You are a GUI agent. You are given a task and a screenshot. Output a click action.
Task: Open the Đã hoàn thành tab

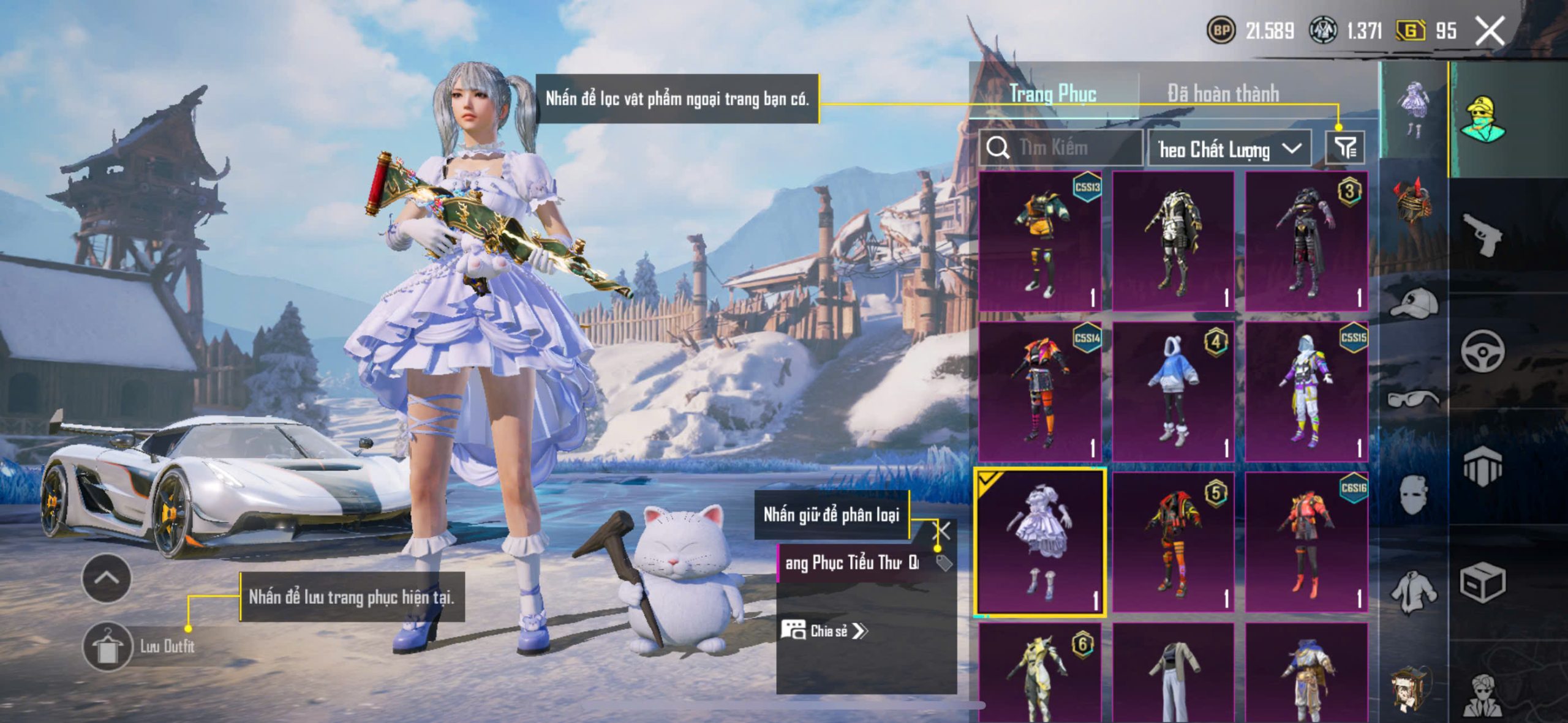[1223, 94]
